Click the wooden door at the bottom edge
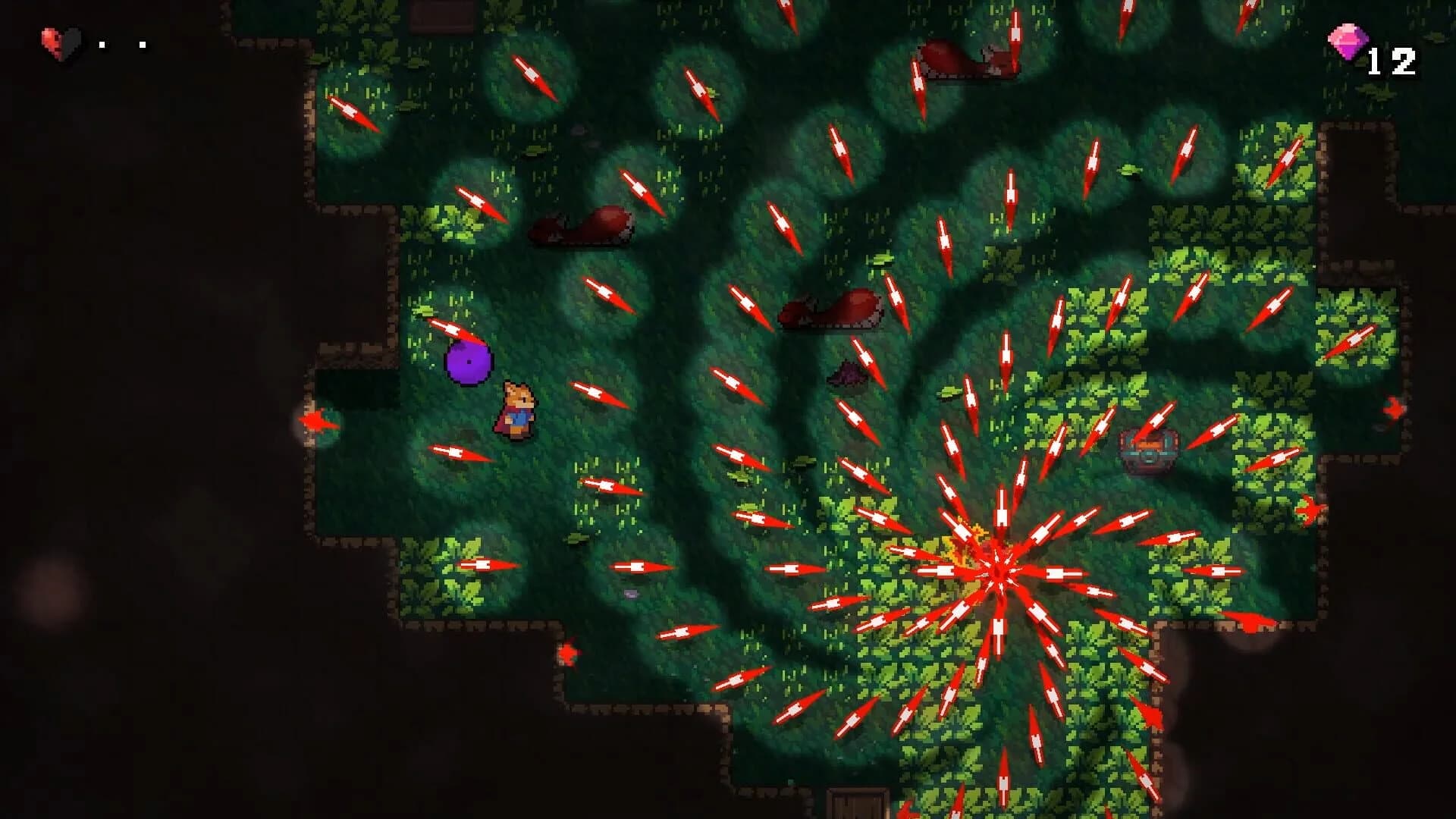This screenshot has width=1456, height=819. 857,804
